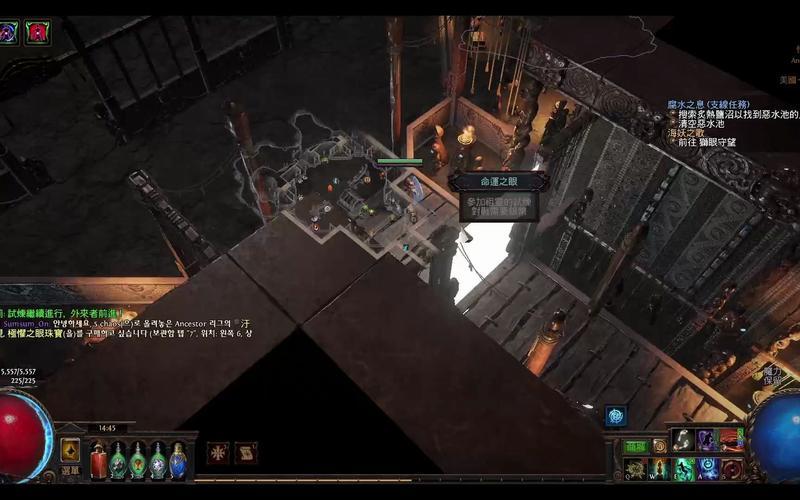
Task: Activate the green running figure skill
Action: 685,468
